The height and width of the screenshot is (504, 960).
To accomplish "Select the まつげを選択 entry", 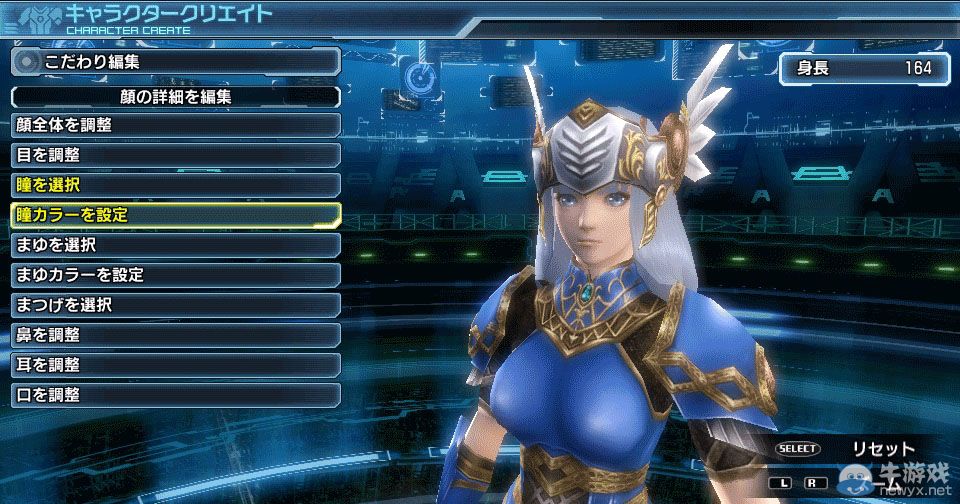I will pos(175,304).
